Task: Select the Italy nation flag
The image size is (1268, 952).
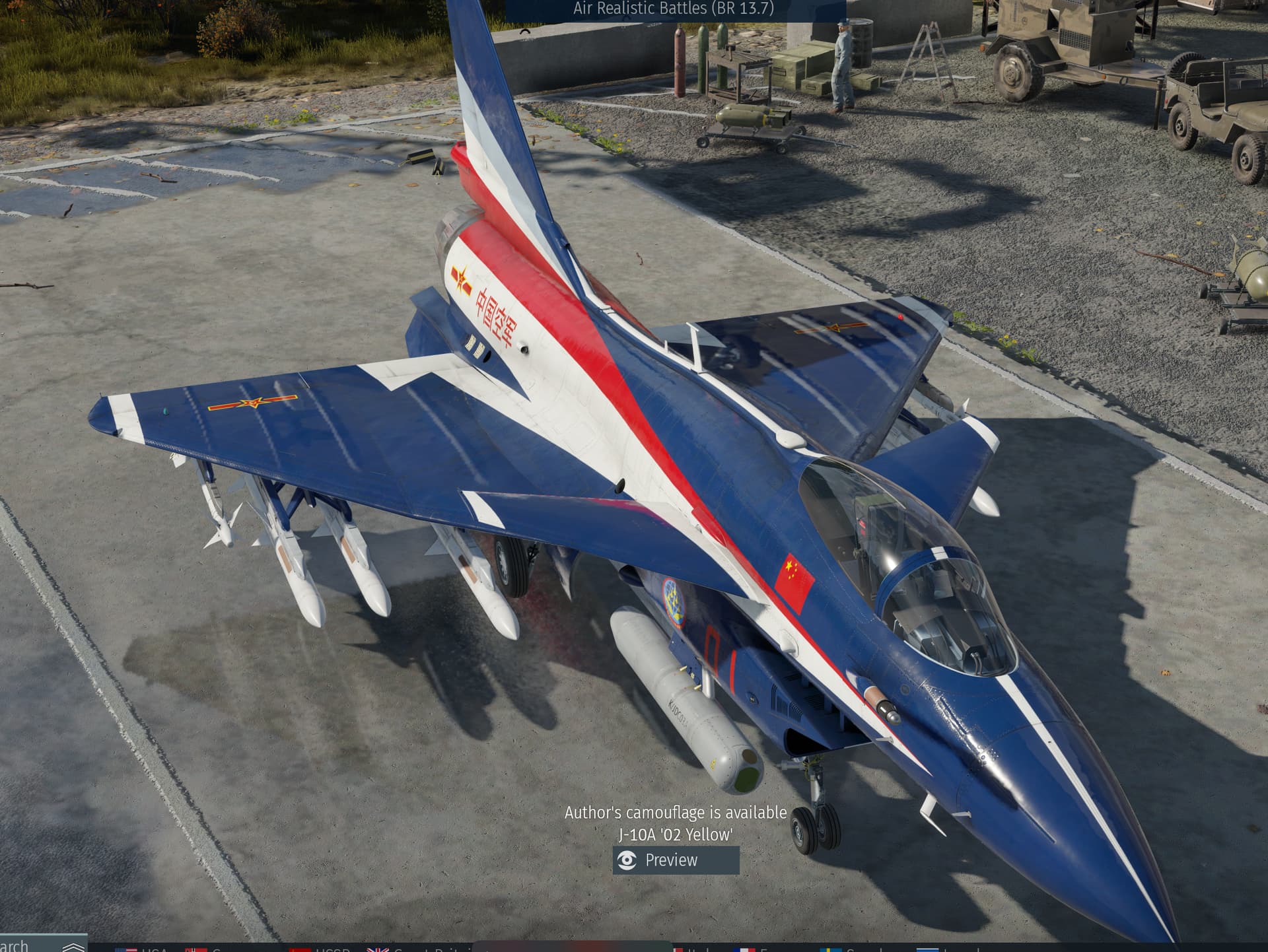Action: (x=678, y=949)
